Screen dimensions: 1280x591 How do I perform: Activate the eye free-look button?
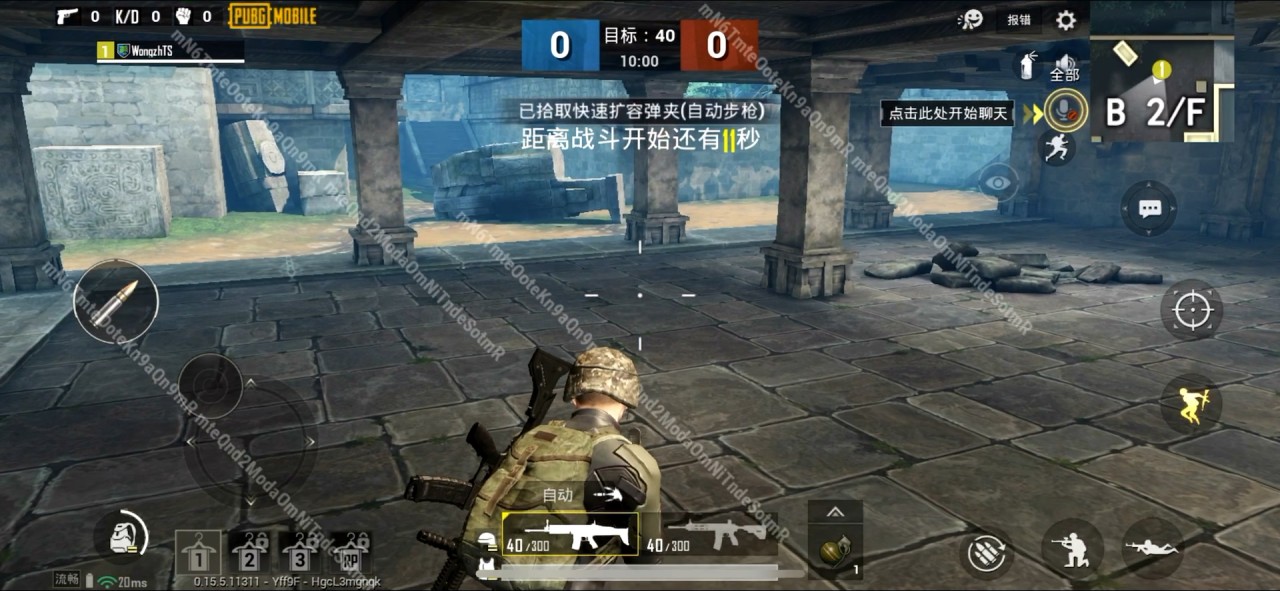(997, 181)
